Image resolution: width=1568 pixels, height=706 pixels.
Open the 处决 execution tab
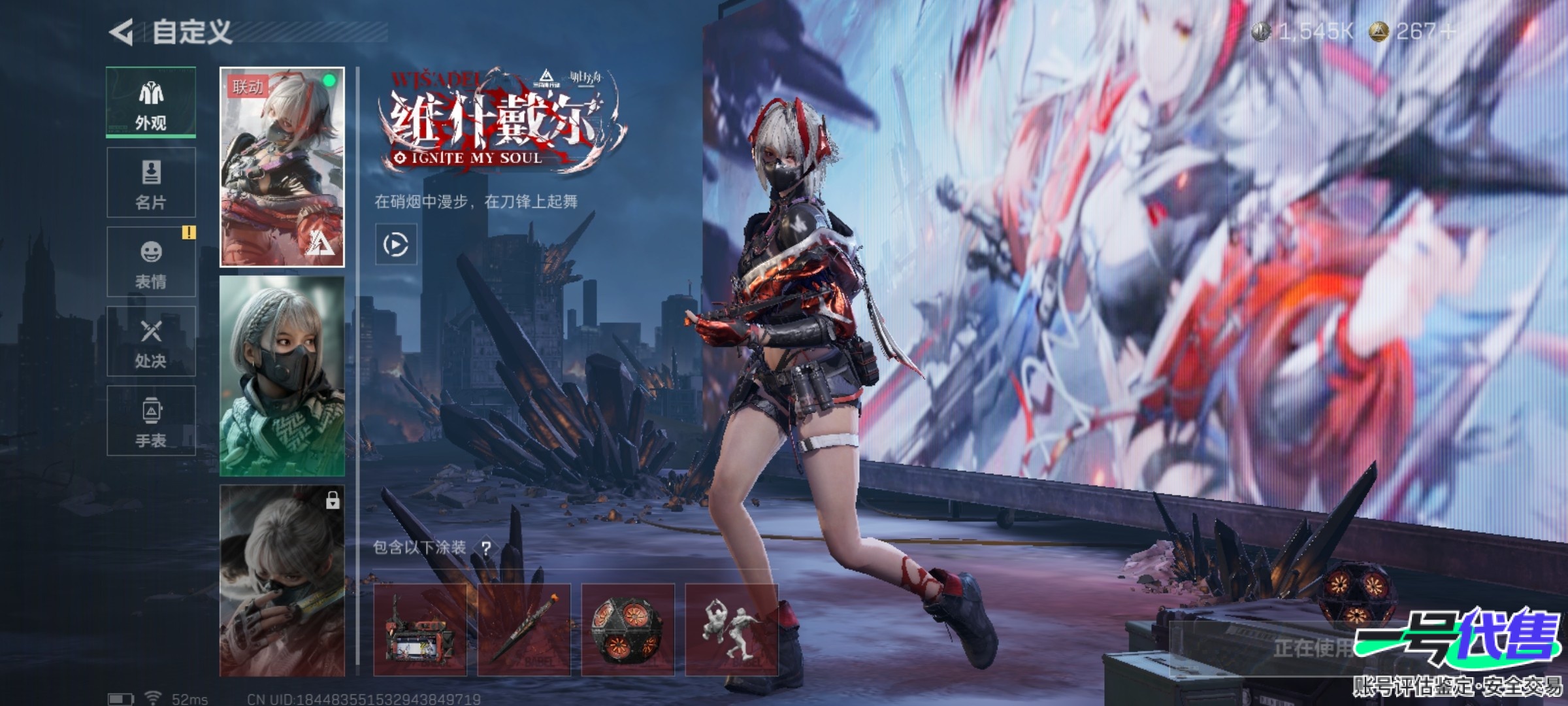tap(151, 341)
